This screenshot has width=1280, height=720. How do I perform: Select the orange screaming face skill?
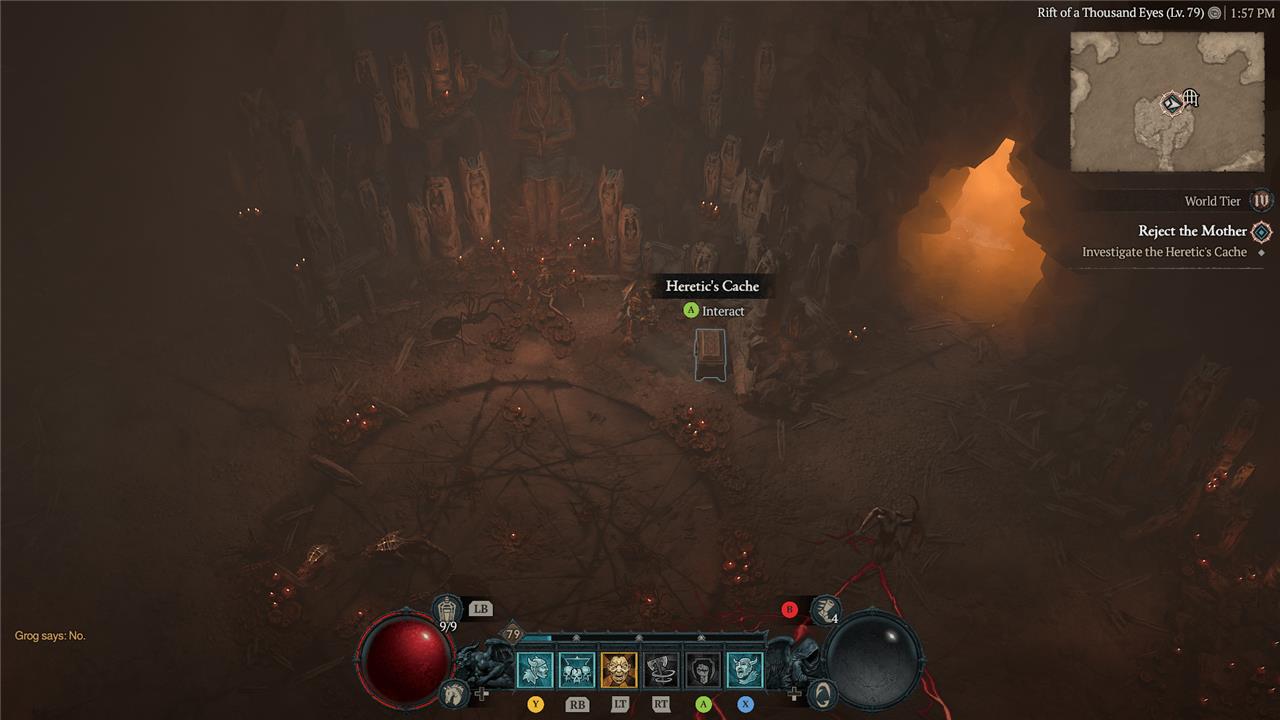619,670
